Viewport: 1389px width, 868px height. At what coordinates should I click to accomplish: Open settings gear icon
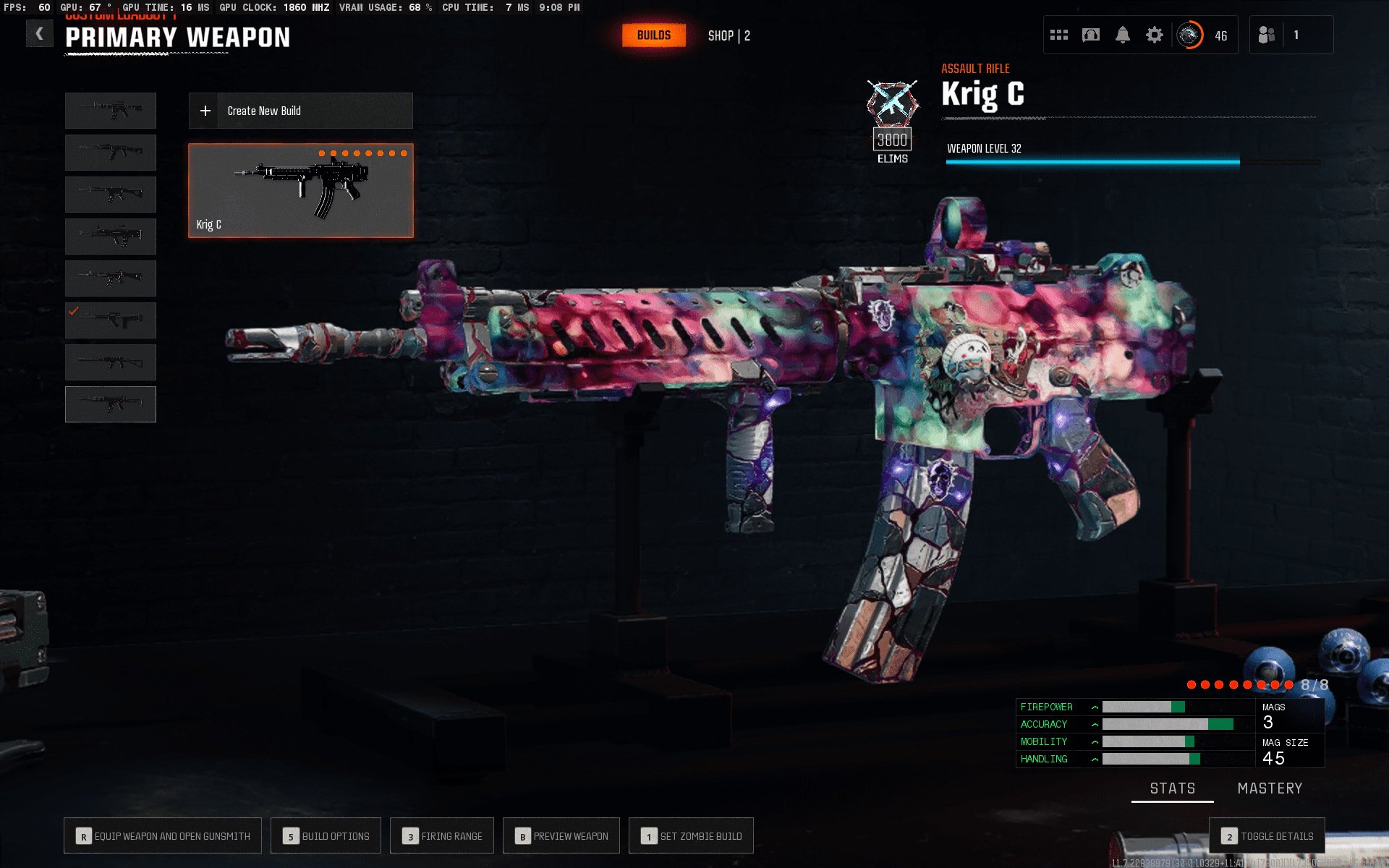pos(1154,35)
